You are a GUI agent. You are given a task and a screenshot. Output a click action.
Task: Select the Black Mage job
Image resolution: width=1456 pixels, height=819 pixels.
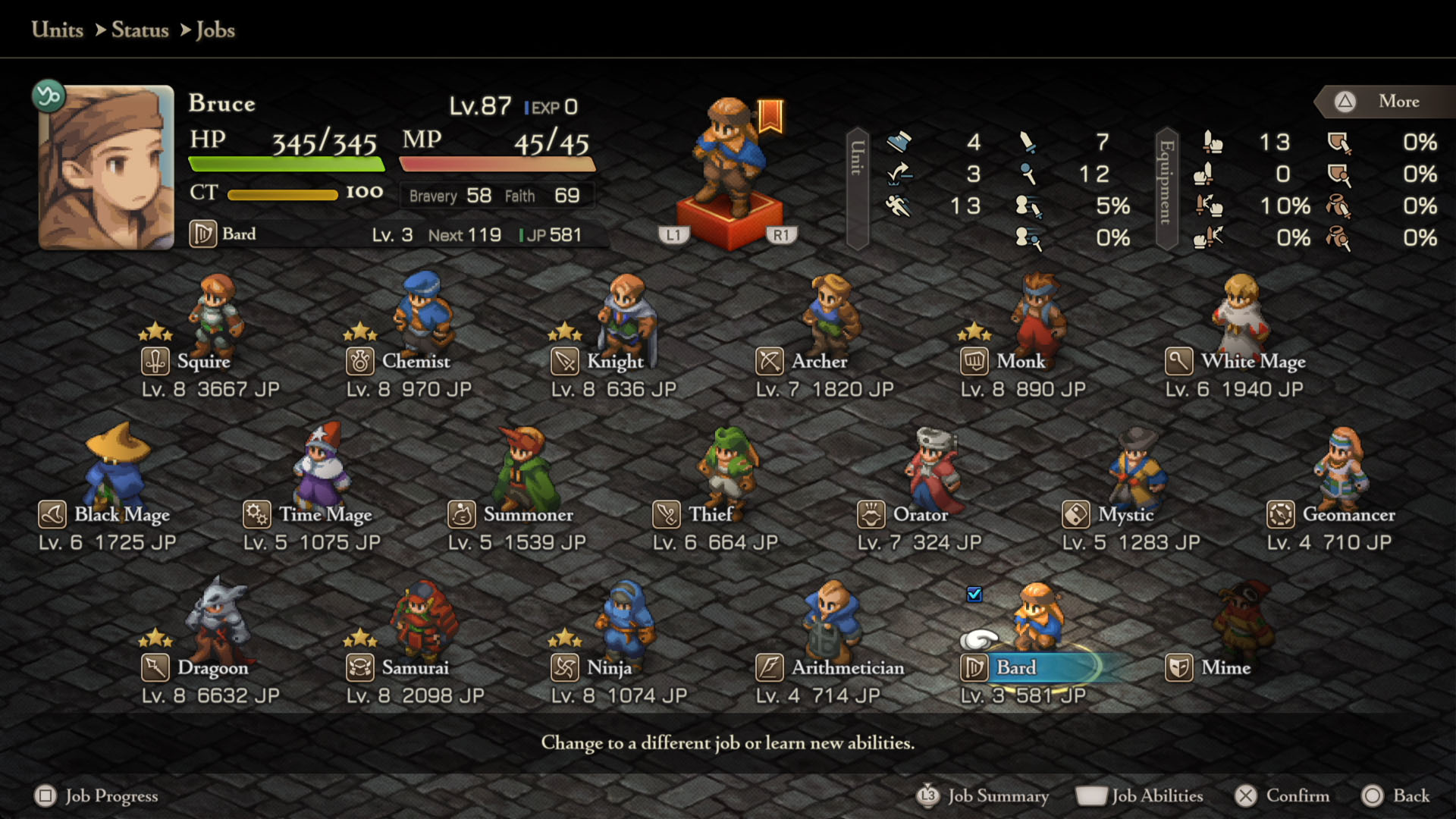[x=121, y=515]
